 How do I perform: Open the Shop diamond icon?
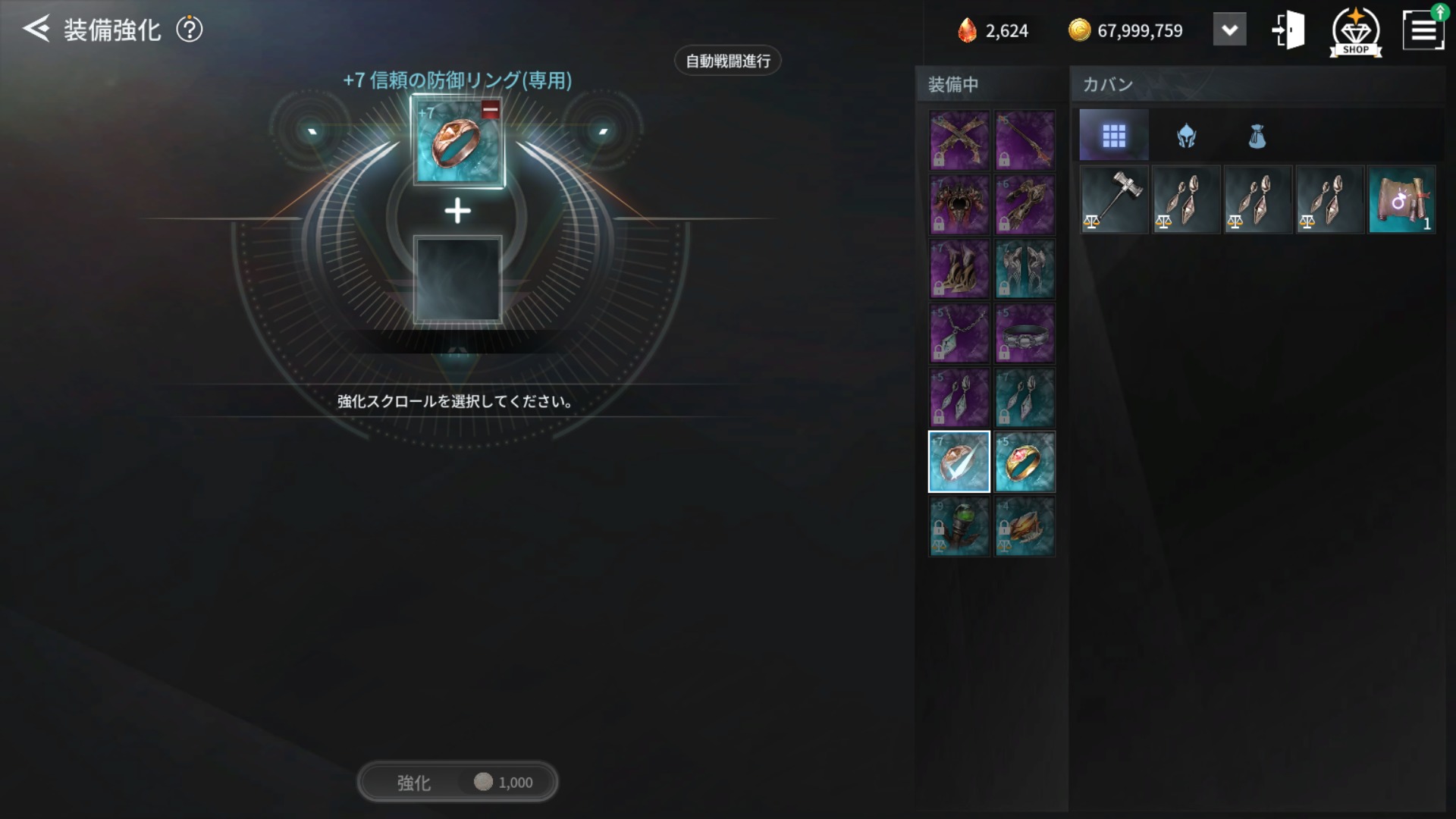click(x=1355, y=30)
